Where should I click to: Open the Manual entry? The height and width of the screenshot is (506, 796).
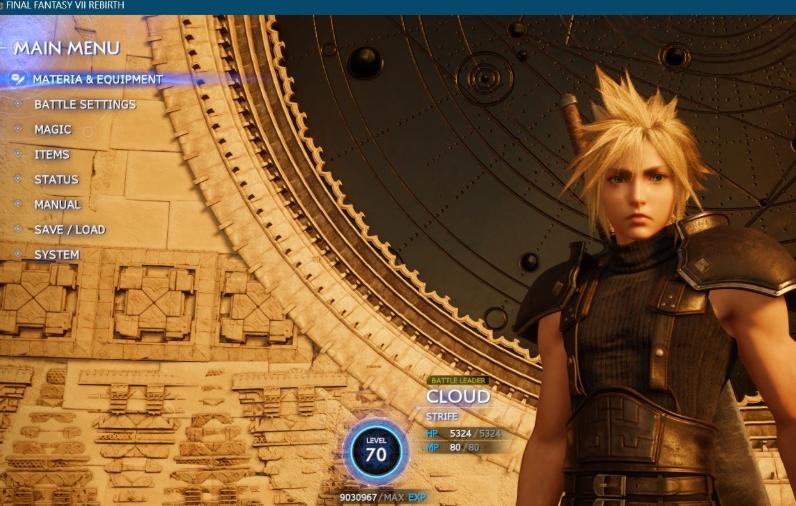(x=57, y=204)
